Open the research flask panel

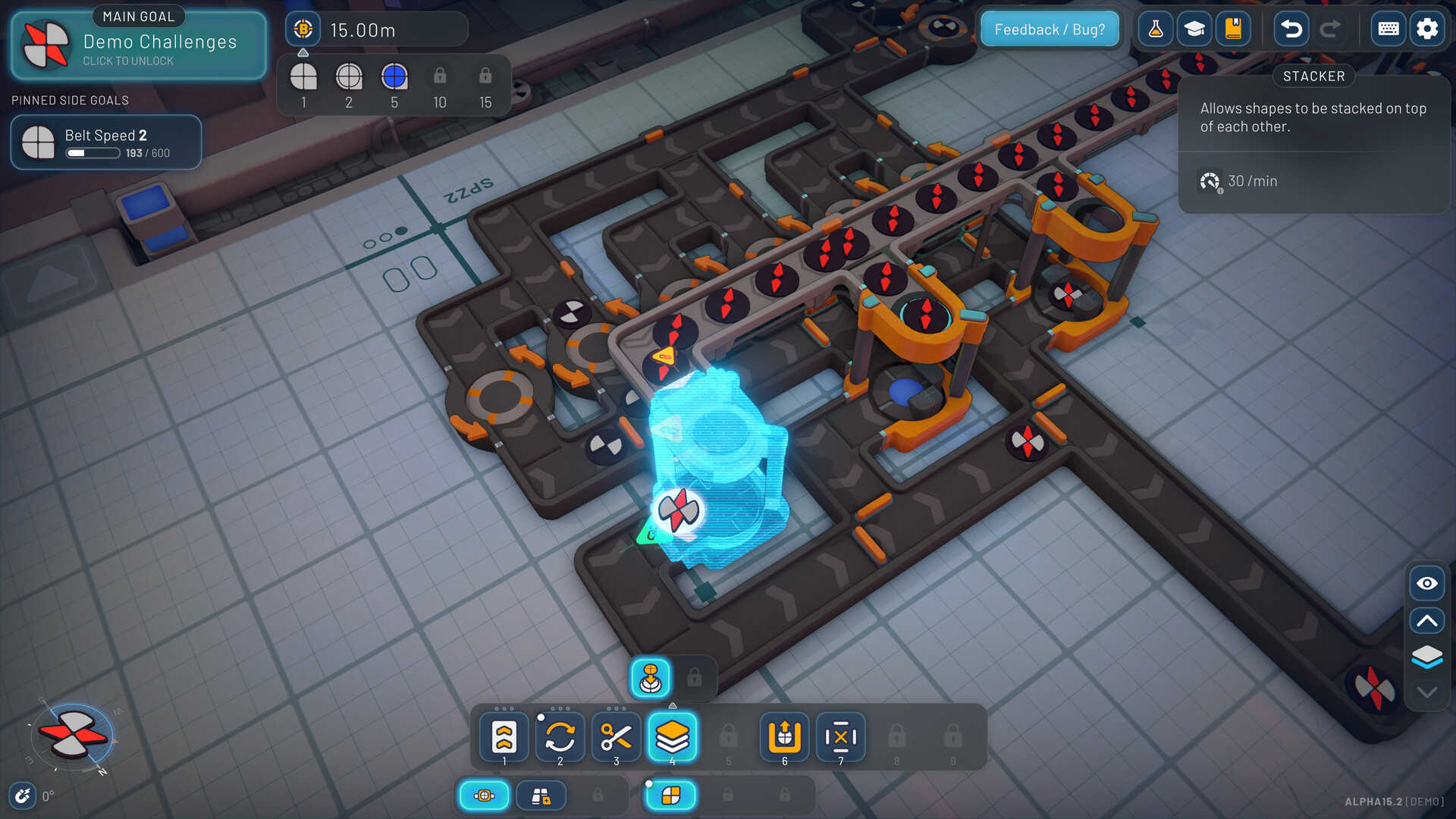pos(1155,28)
